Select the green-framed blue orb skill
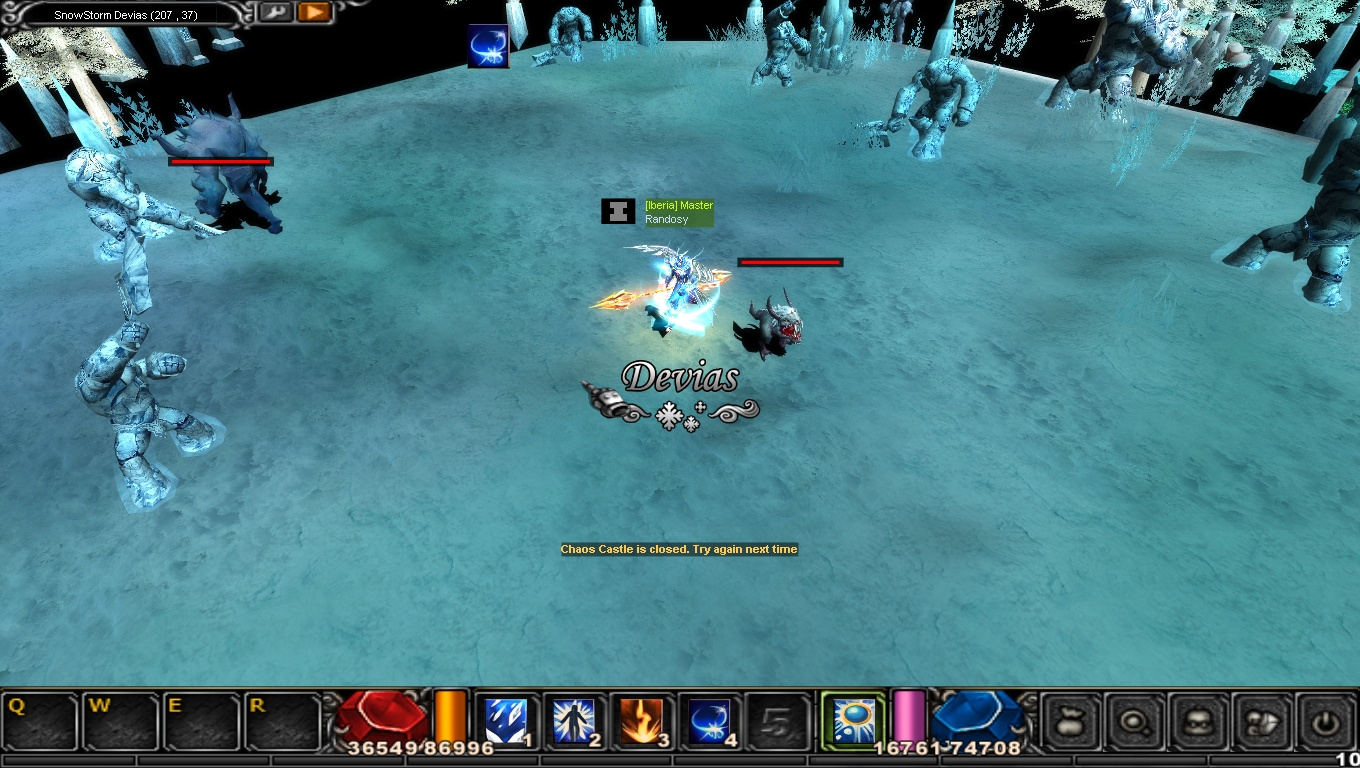 coord(853,720)
